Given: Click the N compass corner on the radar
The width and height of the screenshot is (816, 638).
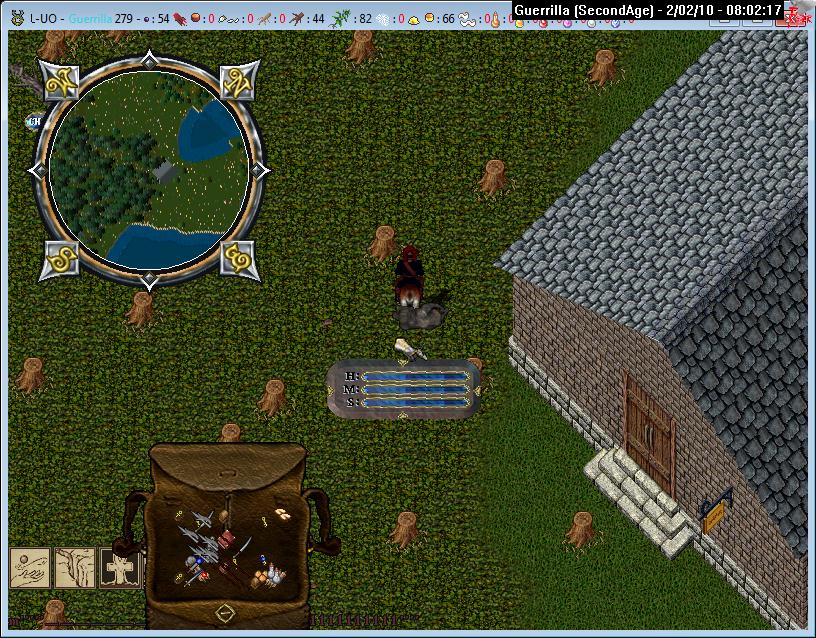Looking at the screenshot, I should pyautogui.click(x=236, y=79).
